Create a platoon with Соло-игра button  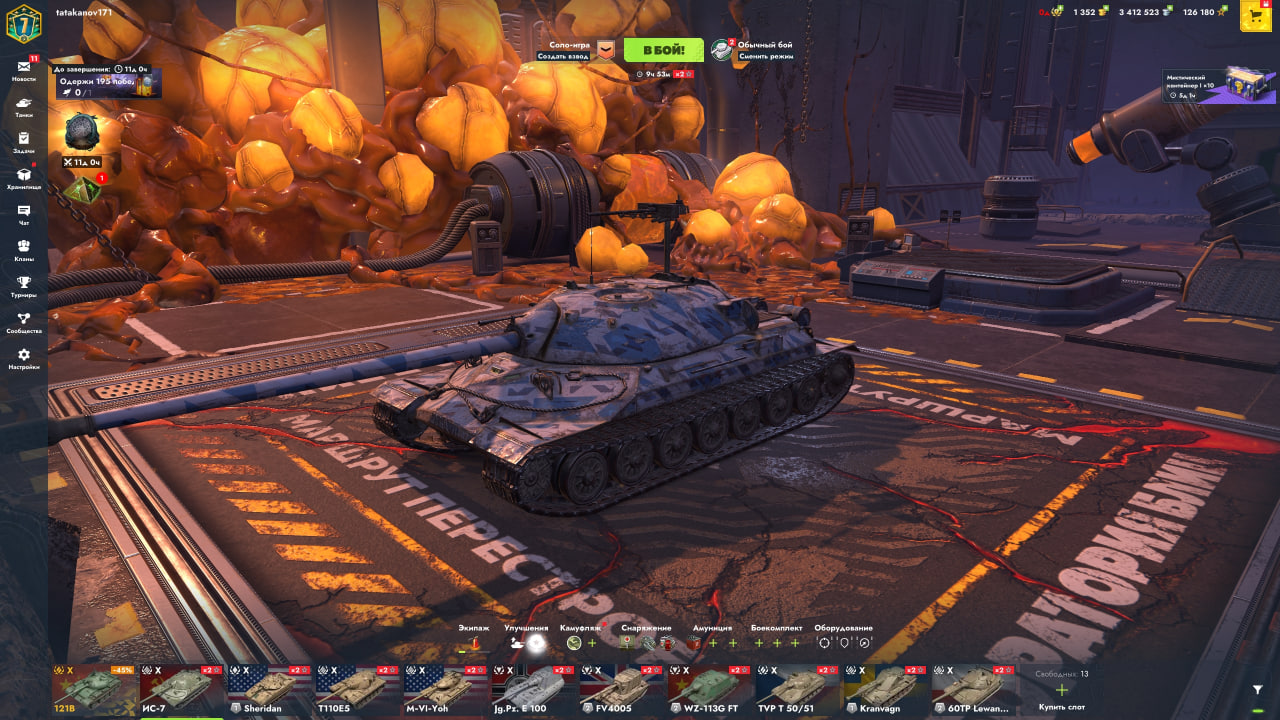[x=580, y=50]
